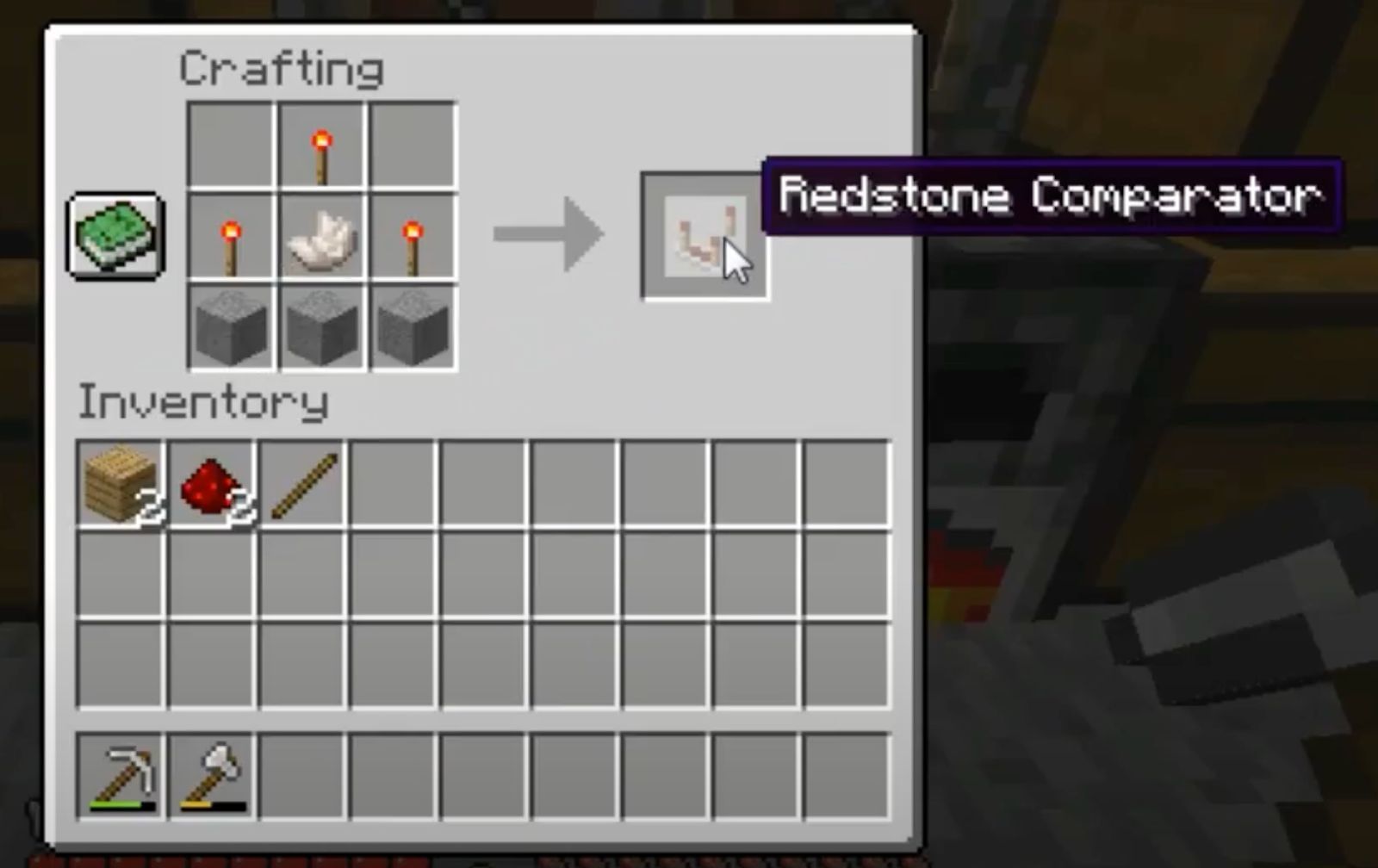1378x868 pixels.
Task: Pick up the nether quartz in the crafting grid
Action: tap(321, 234)
